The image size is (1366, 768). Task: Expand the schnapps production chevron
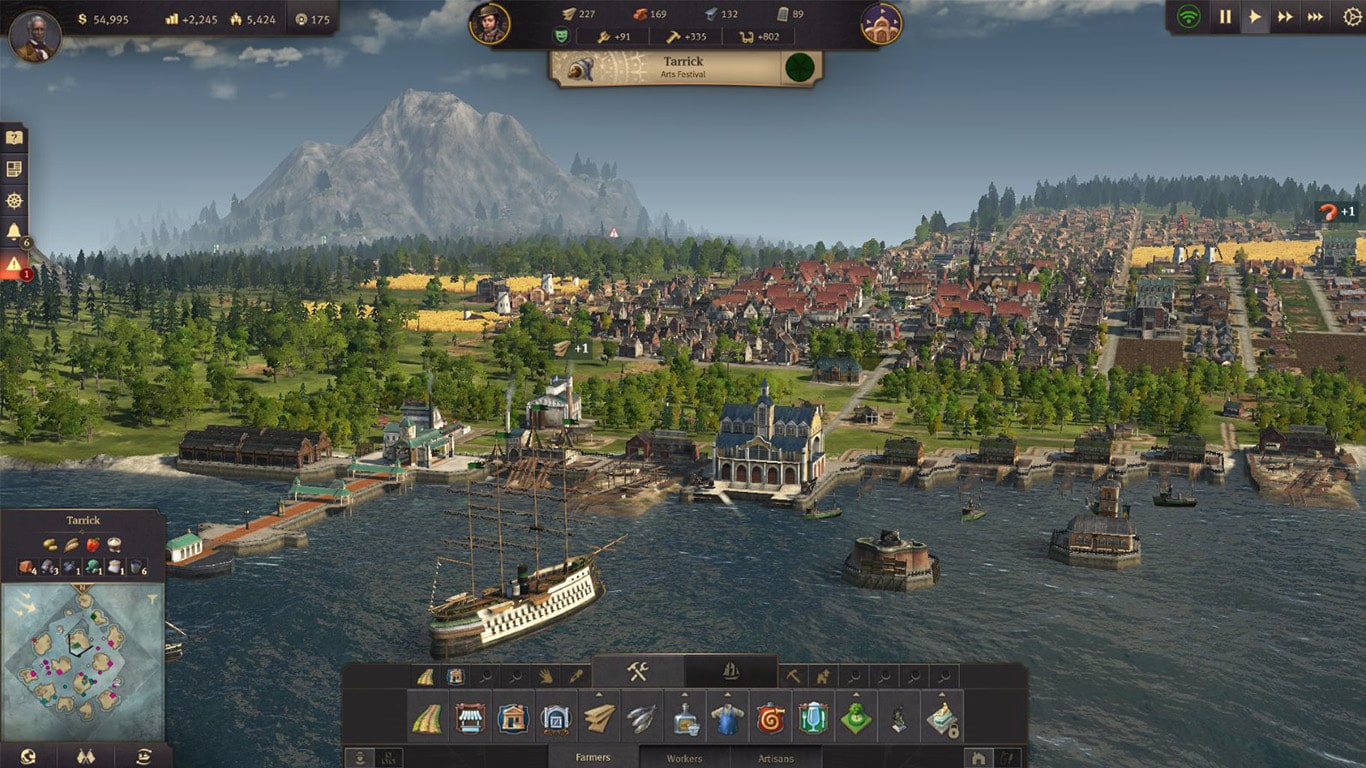pyautogui.click(x=683, y=694)
